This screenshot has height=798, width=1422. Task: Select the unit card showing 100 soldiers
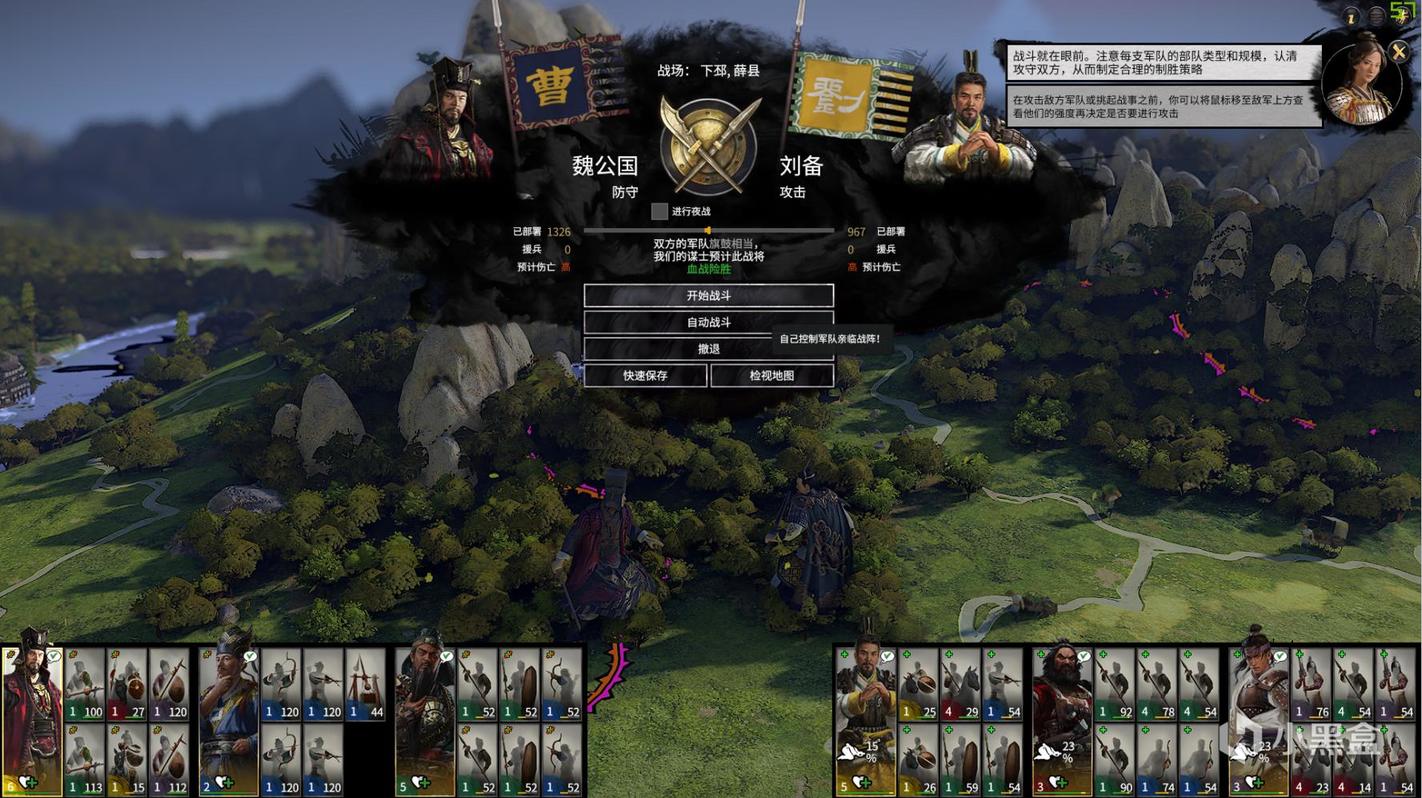tap(85, 685)
